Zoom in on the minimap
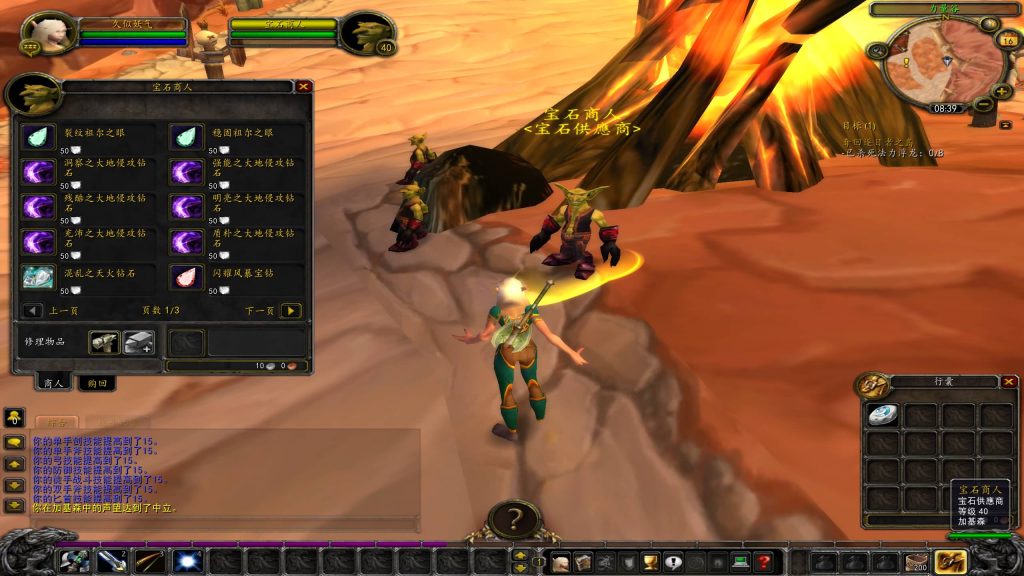 click(1002, 92)
